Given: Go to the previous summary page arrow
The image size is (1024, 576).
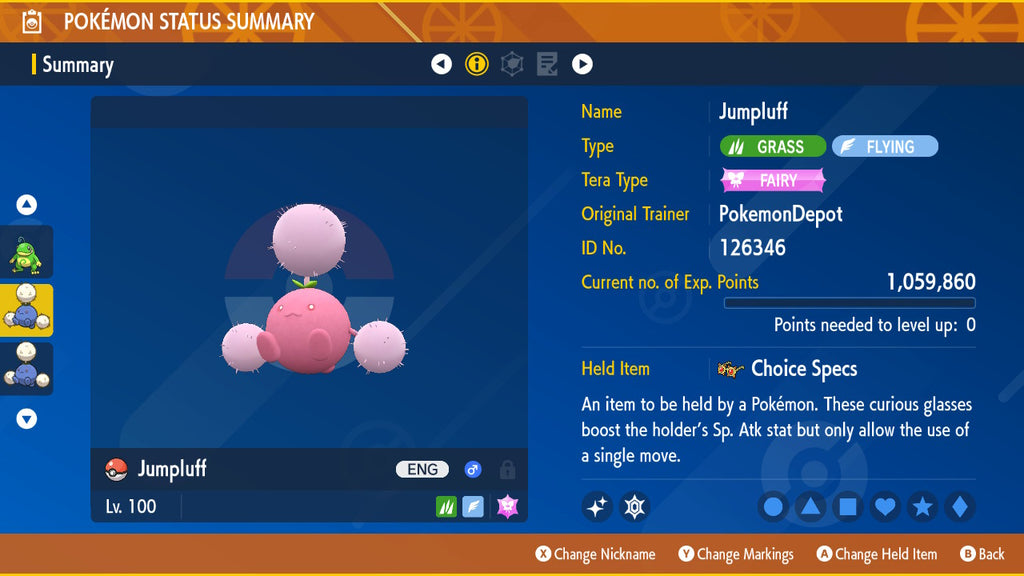Looking at the screenshot, I should coord(441,65).
